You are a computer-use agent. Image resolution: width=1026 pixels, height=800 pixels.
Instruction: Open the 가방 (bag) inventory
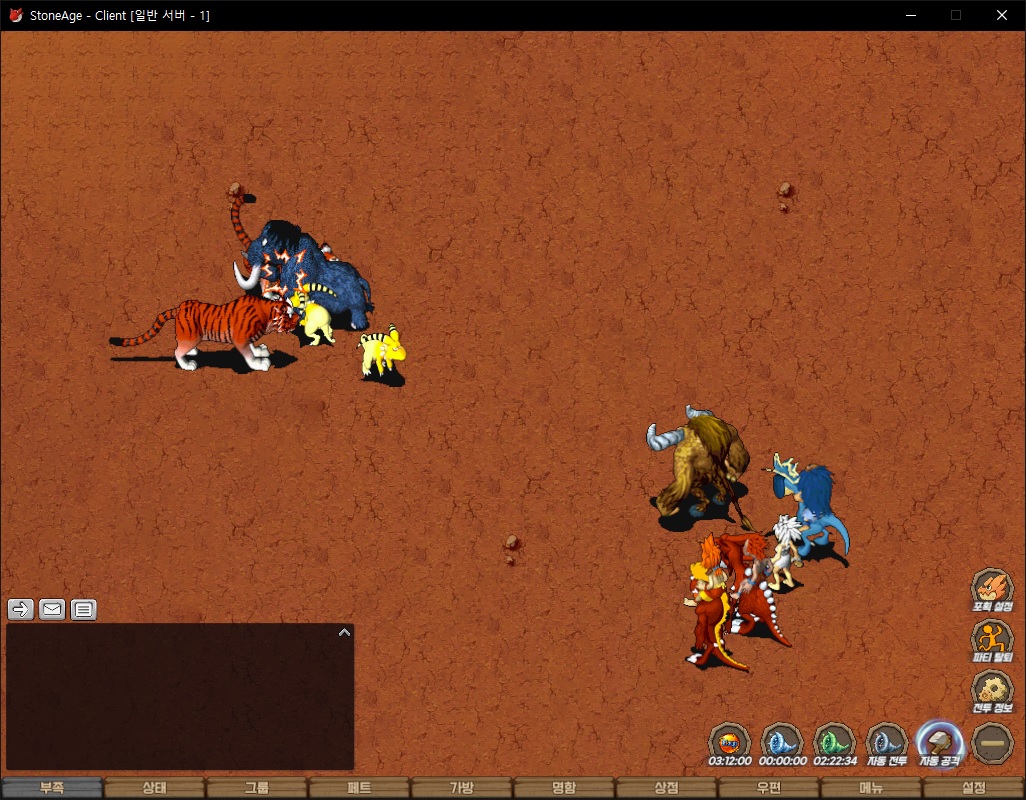pyautogui.click(x=461, y=788)
